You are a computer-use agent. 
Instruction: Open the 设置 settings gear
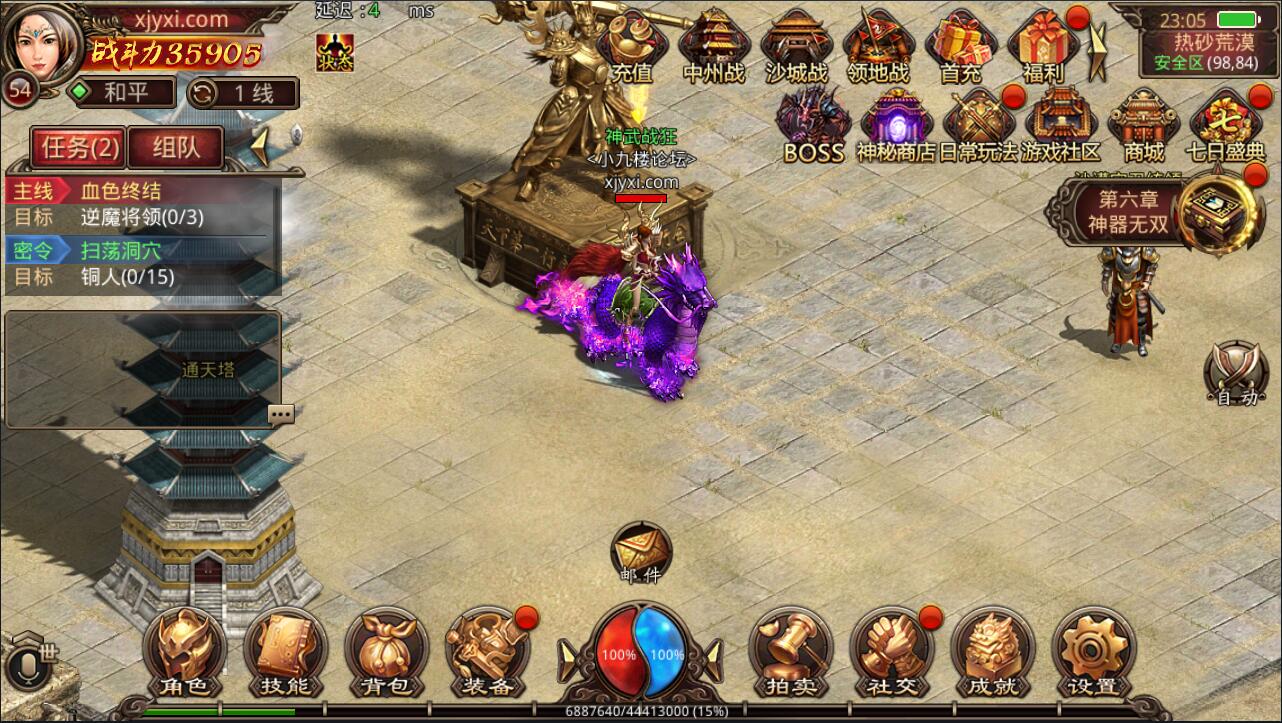tap(1093, 653)
